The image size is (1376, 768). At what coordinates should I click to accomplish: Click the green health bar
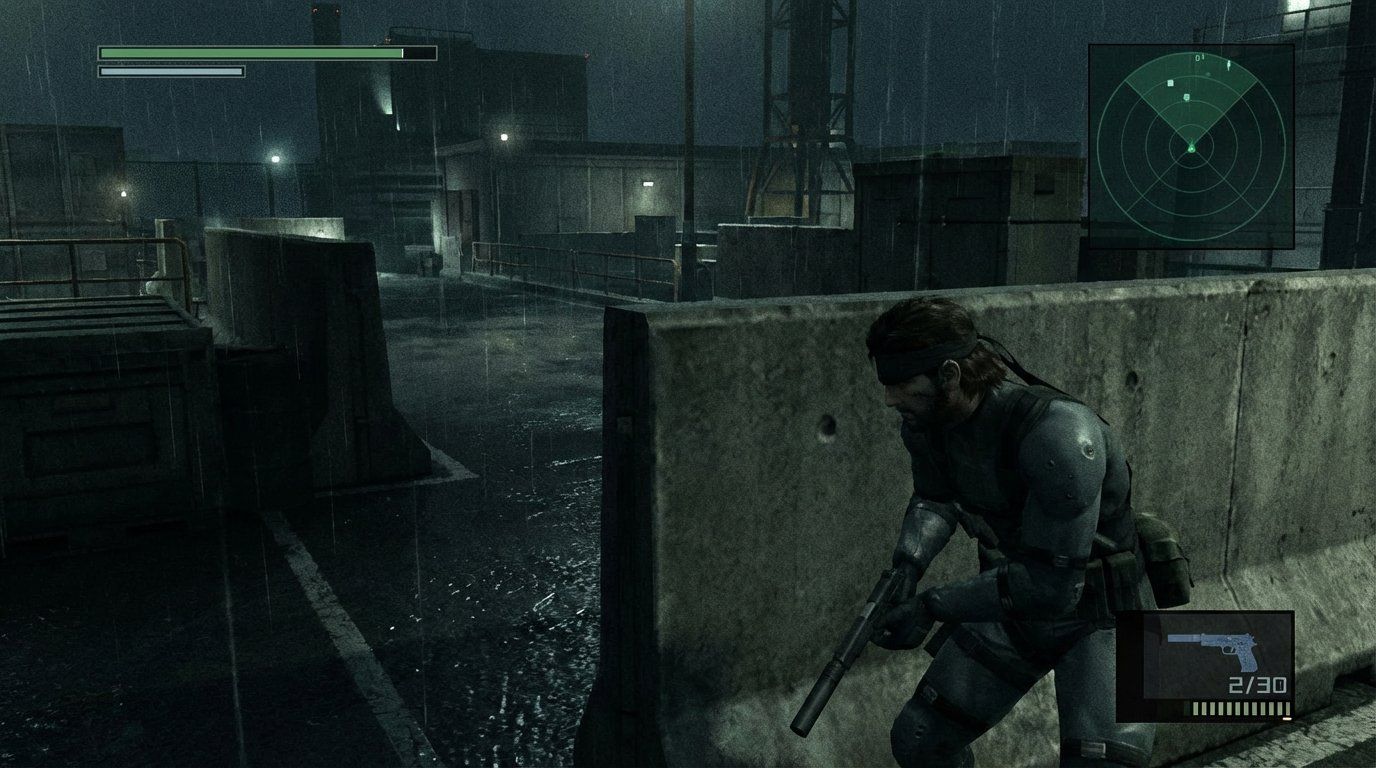pyautogui.click(x=250, y=51)
